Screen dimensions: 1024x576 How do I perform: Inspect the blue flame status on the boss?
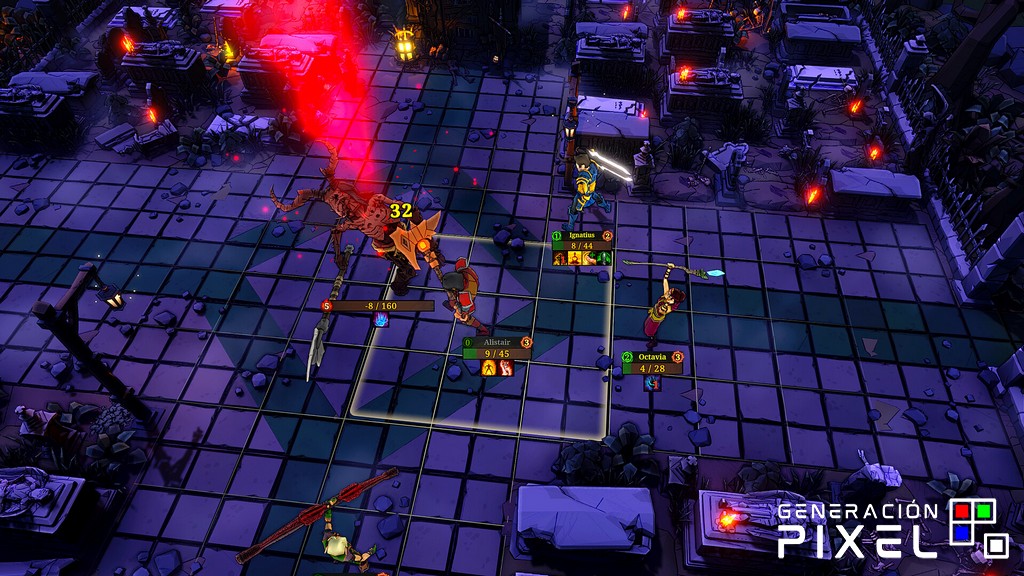(380, 320)
